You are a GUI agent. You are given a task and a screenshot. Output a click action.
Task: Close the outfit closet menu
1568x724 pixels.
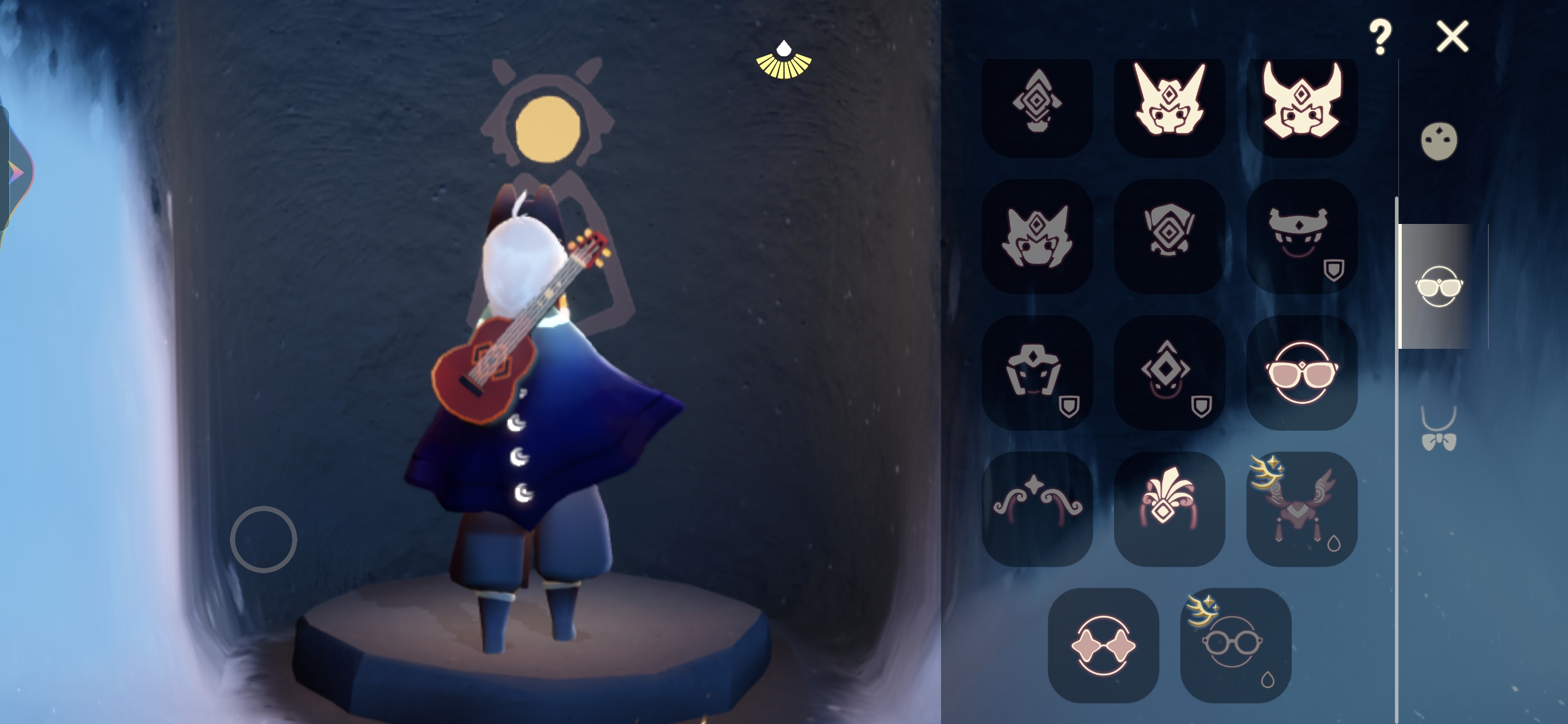pyautogui.click(x=1452, y=37)
